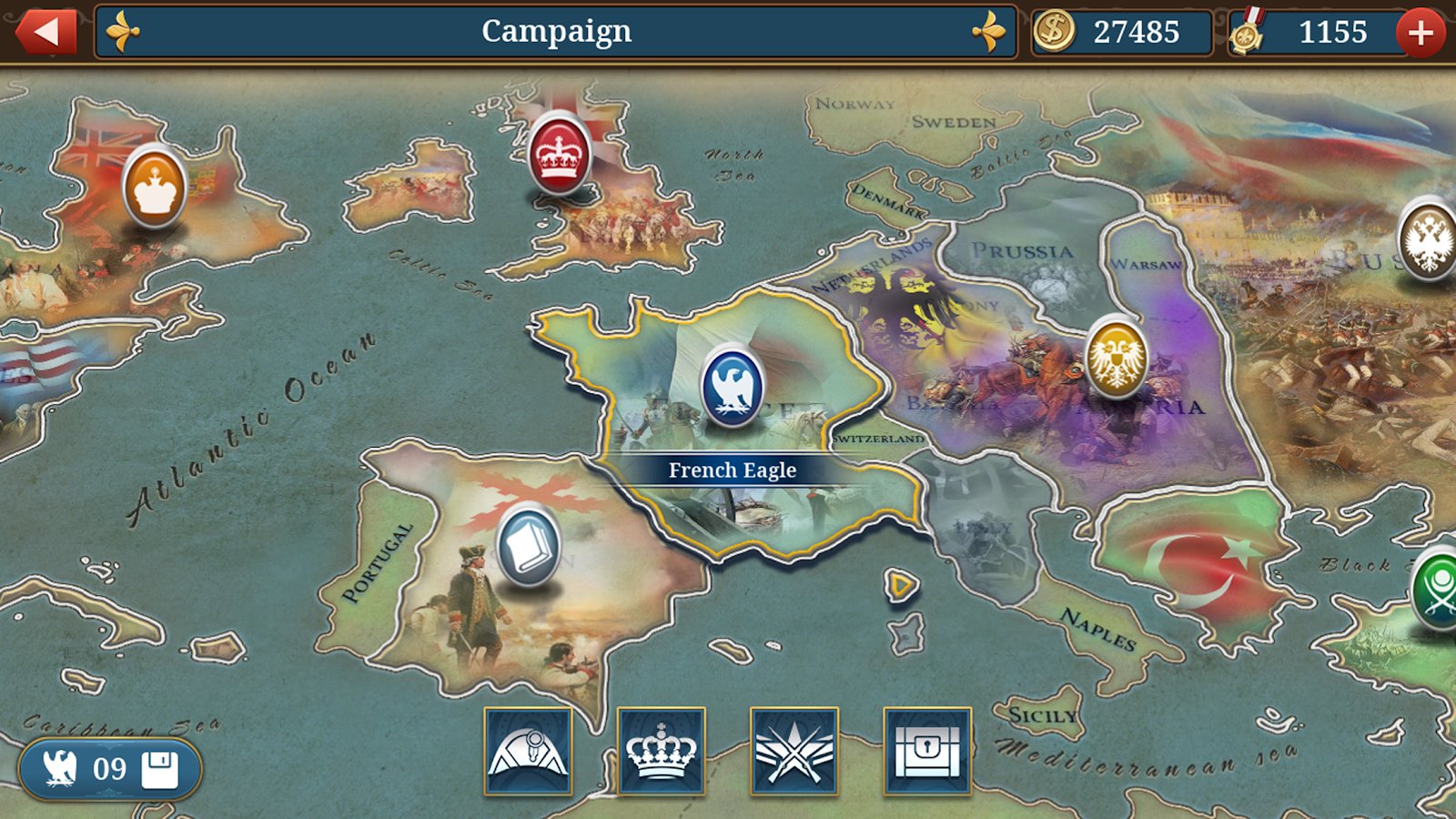The width and height of the screenshot is (1456, 819).
Task: Select the golden double-headed eagle campaign marker
Action: (1116, 357)
